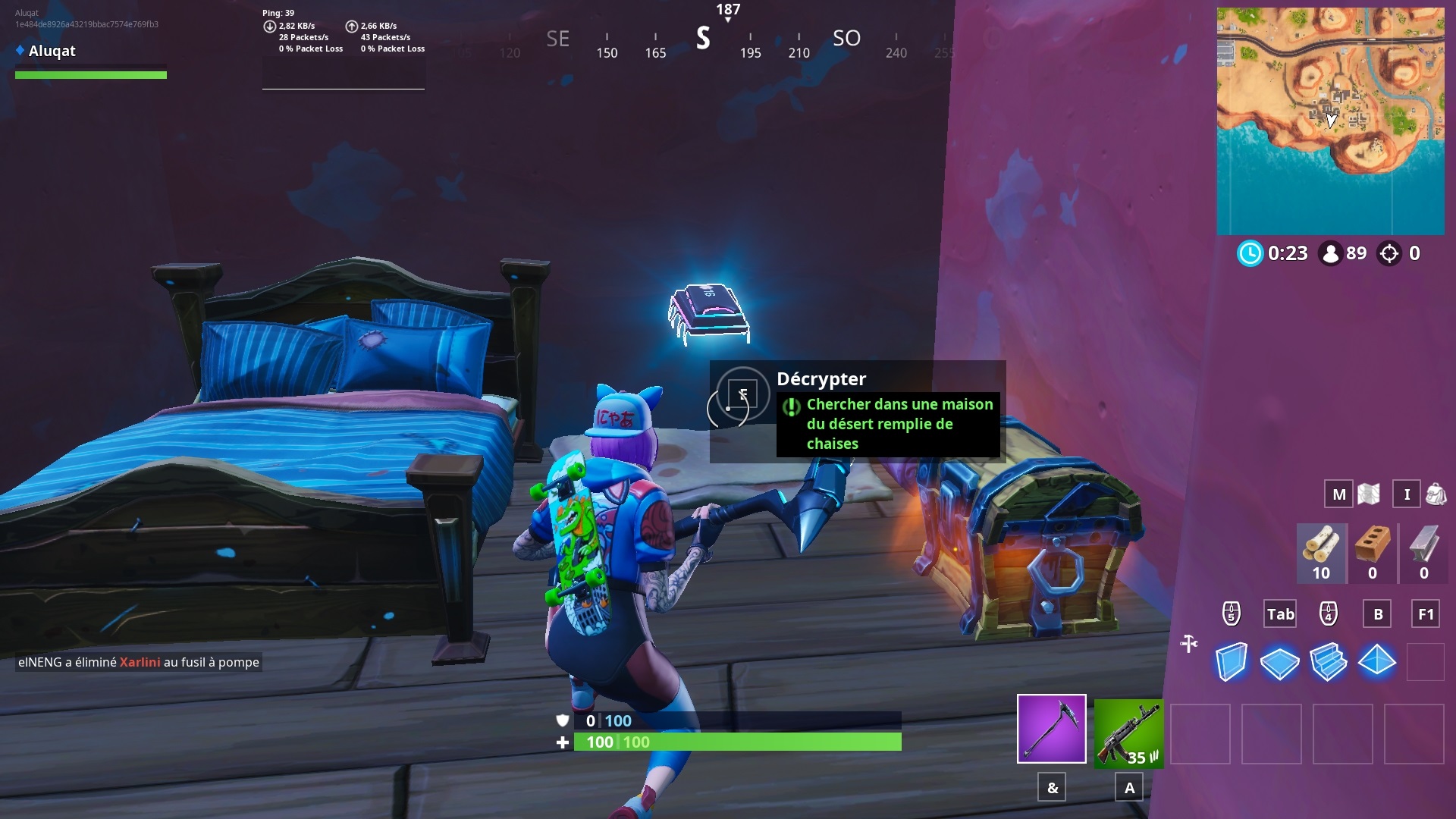The height and width of the screenshot is (819, 1456).
Task: Select the AK rifle weapon slot
Action: (1128, 734)
